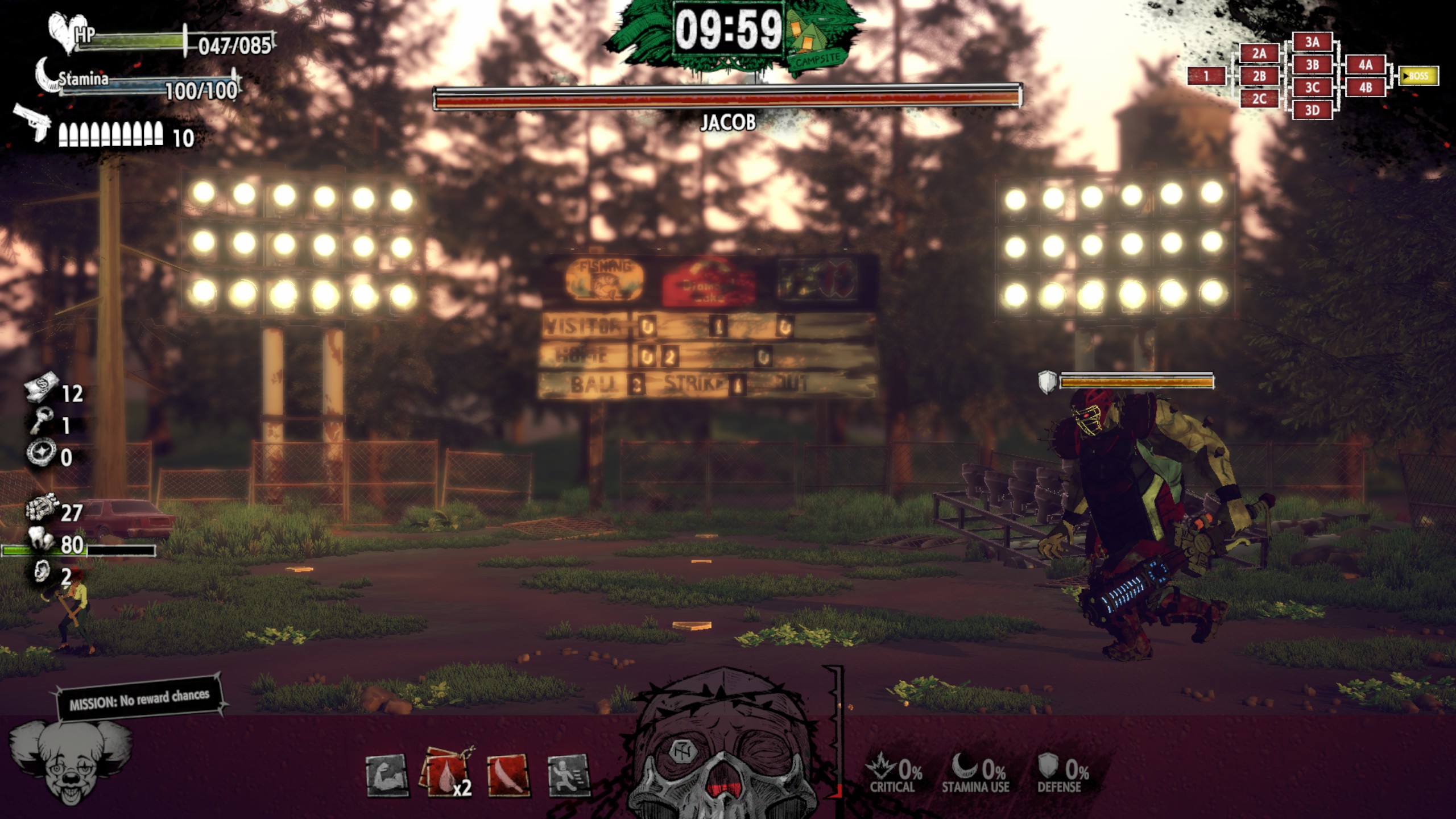Click the Critical stat icon
Screen dimensions: 1456x819
879,767
